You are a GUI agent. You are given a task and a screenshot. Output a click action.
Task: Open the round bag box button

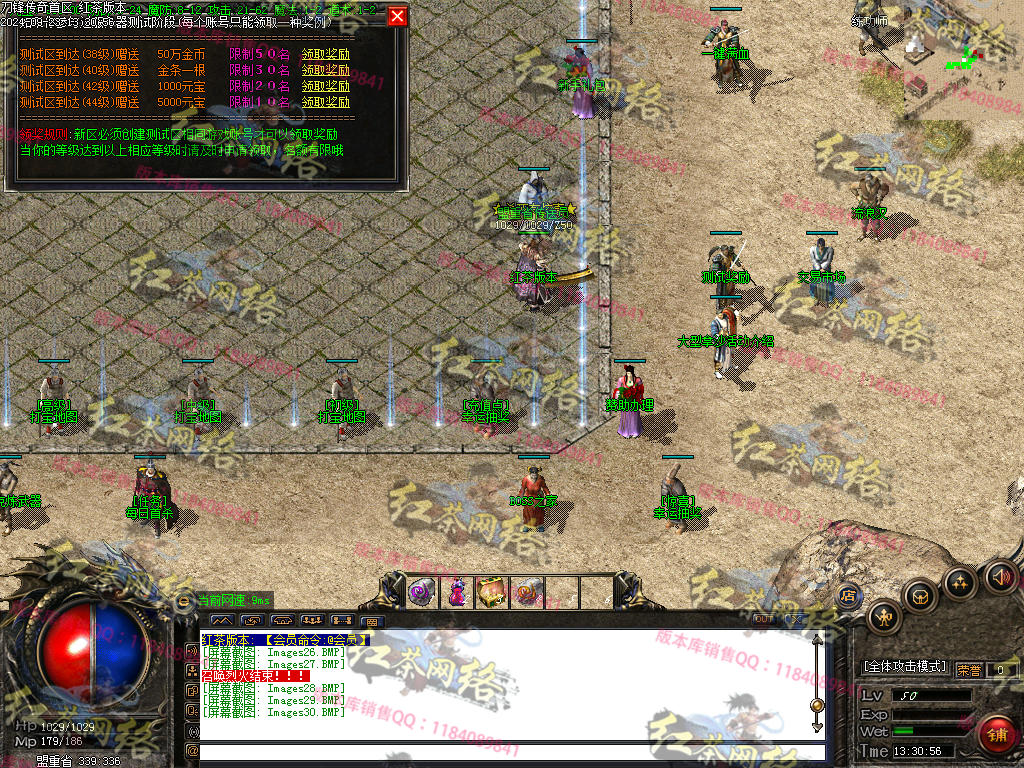pos(920,597)
